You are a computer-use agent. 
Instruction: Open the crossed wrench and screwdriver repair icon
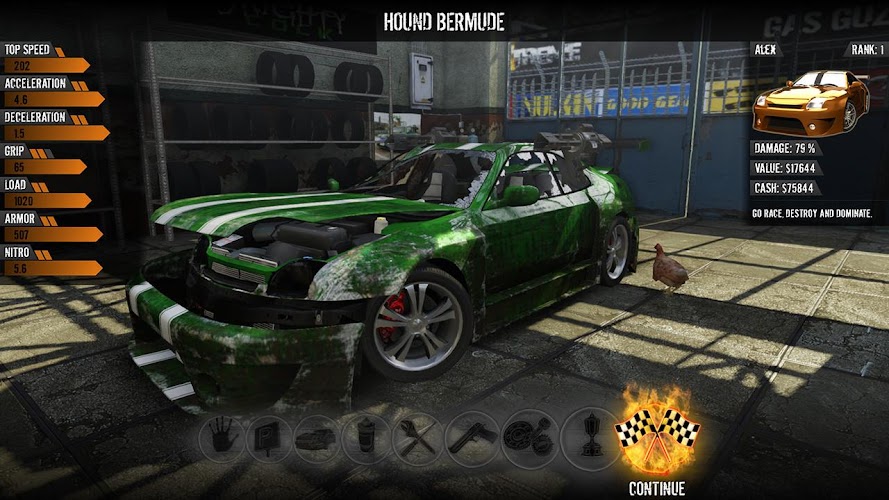coord(416,437)
